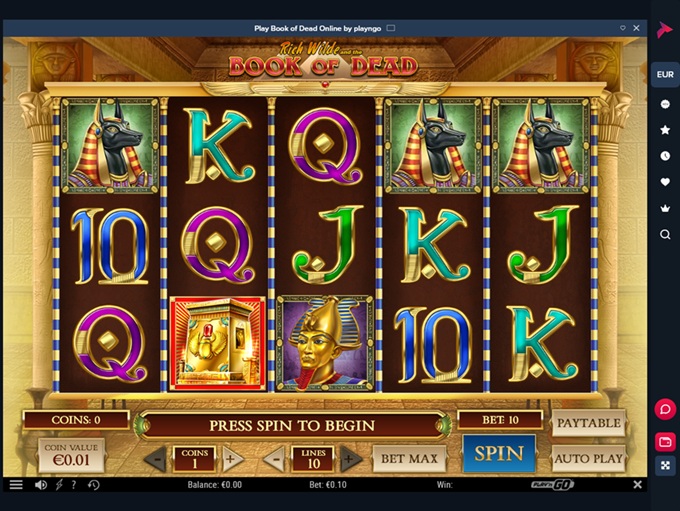This screenshot has height=511, width=680.
Task: Increase the number of coins
Action: [x=231, y=460]
